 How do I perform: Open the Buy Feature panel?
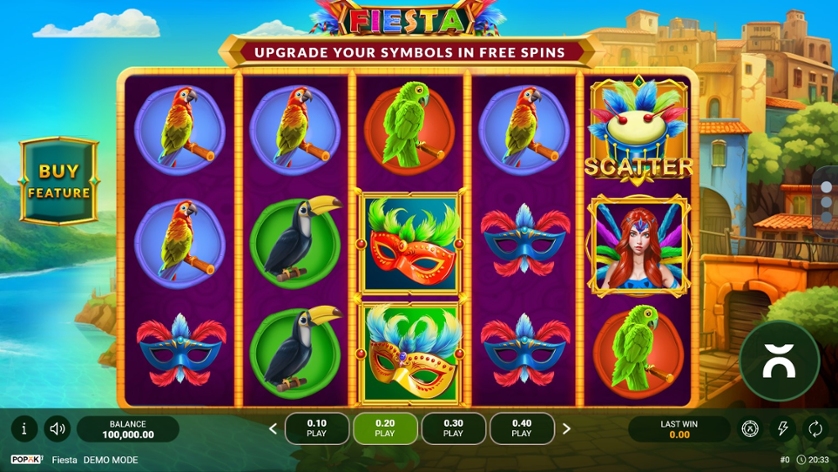58,181
